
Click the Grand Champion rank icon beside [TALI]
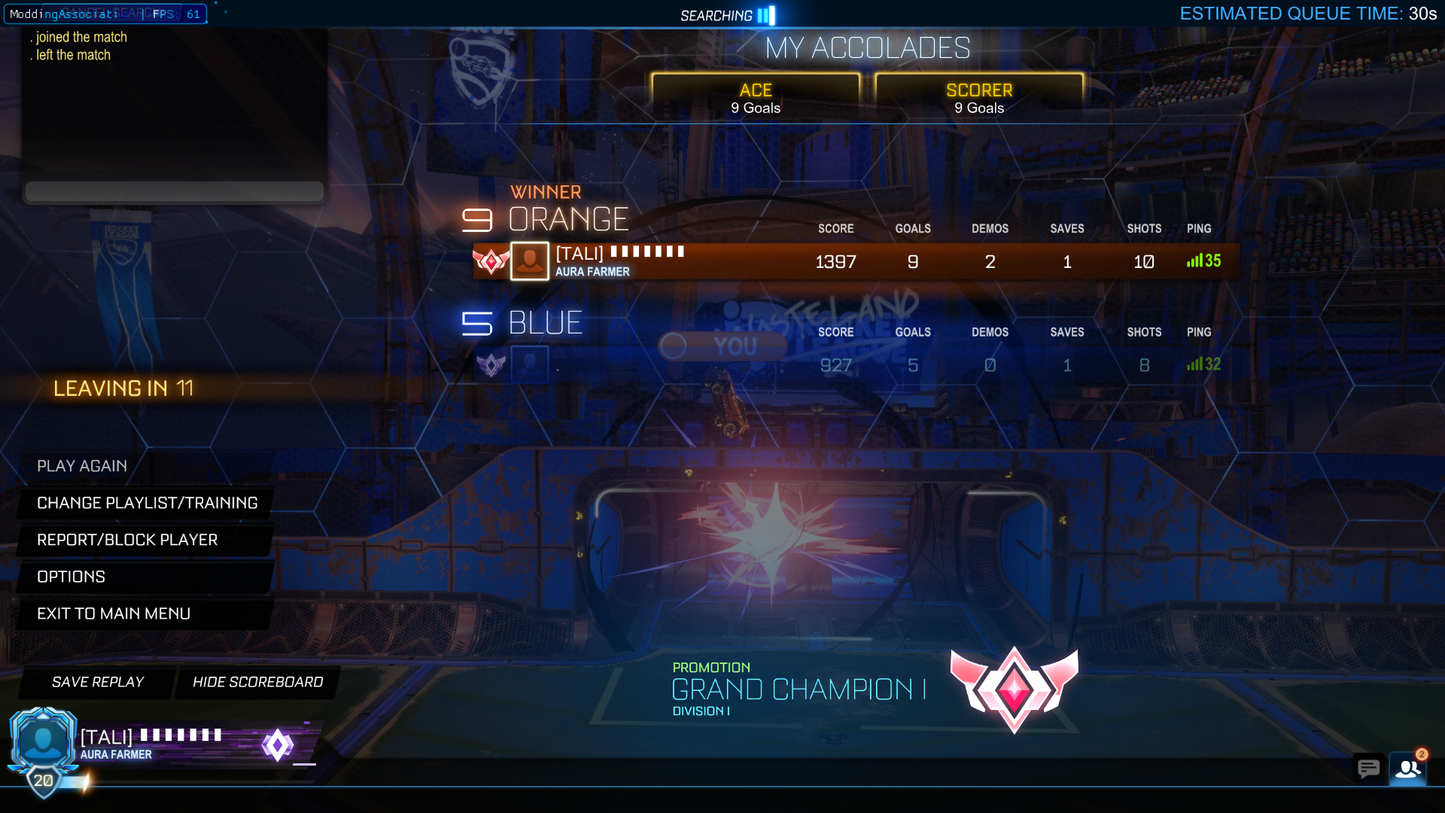click(491, 261)
